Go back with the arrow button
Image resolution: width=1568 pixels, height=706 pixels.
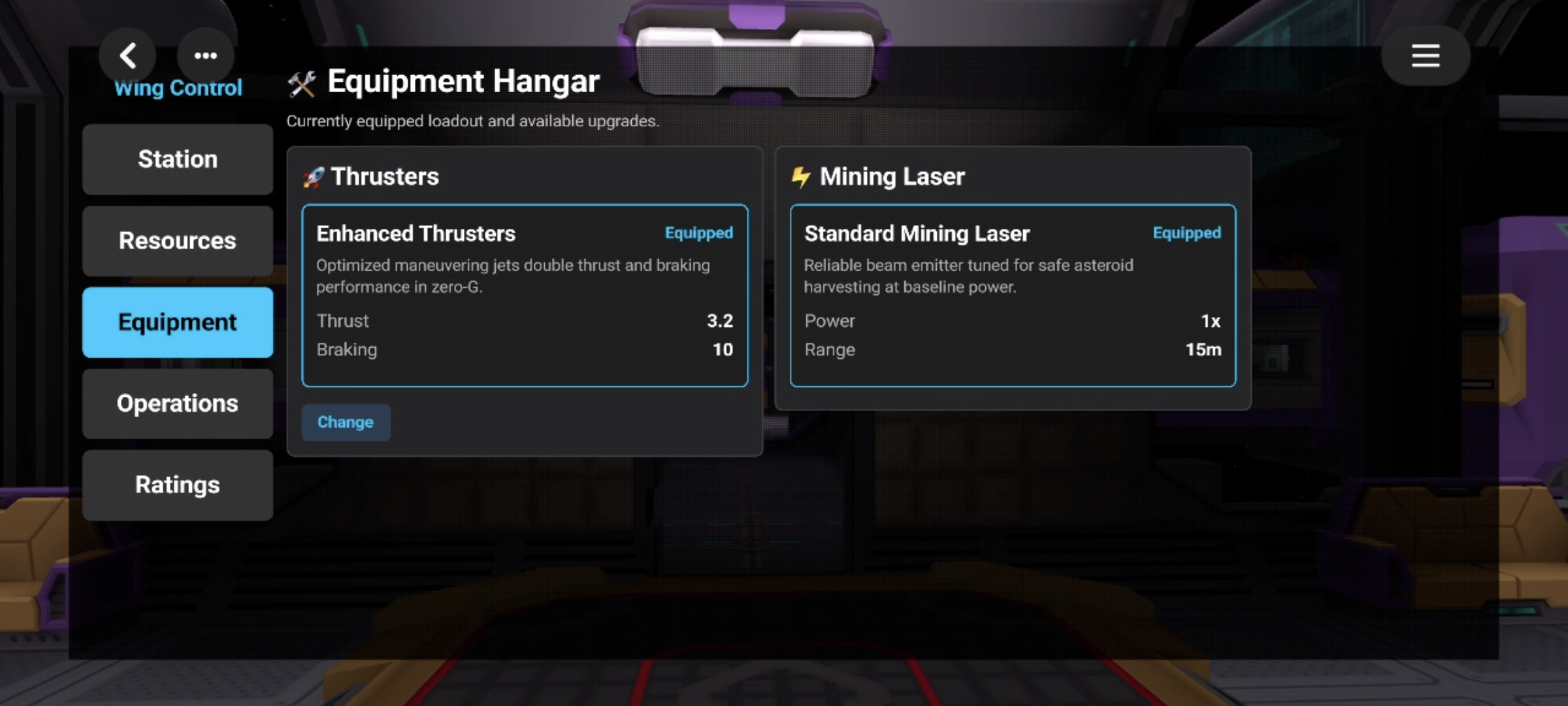[x=128, y=56]
